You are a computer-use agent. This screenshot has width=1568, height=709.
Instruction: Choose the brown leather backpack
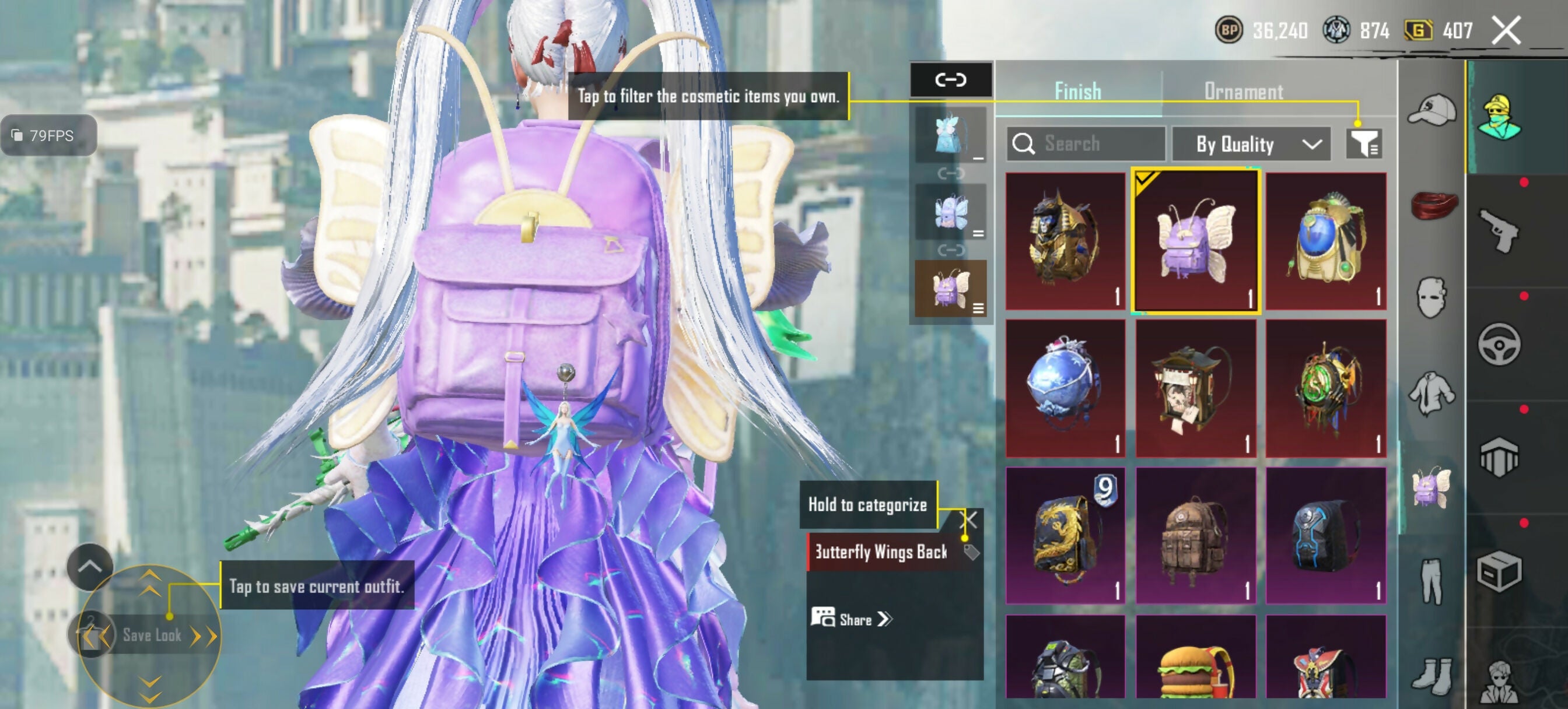tap(1195, 536)
